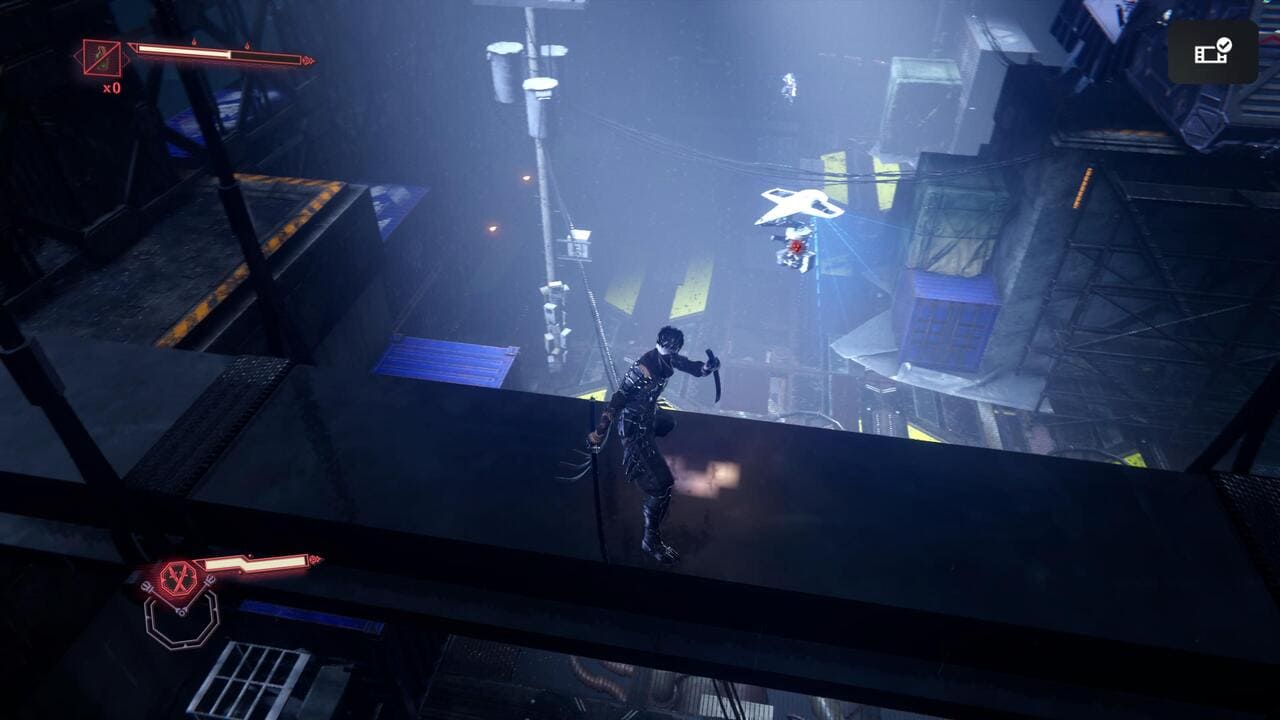Select the red consumable item icon
Screen dimensions: 1280x720
point(102,58)
